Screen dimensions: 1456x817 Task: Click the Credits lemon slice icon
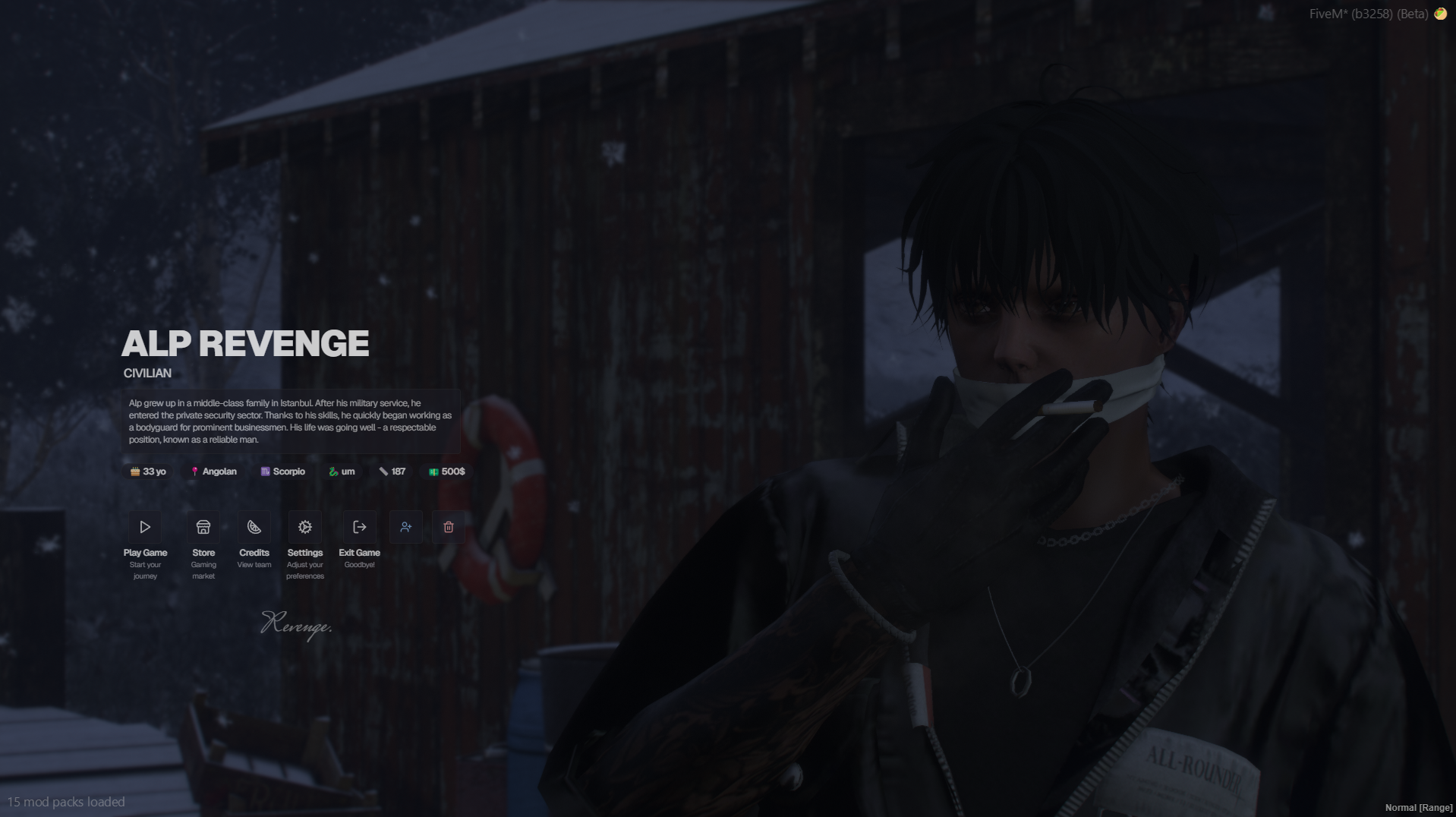click(254, 527)
